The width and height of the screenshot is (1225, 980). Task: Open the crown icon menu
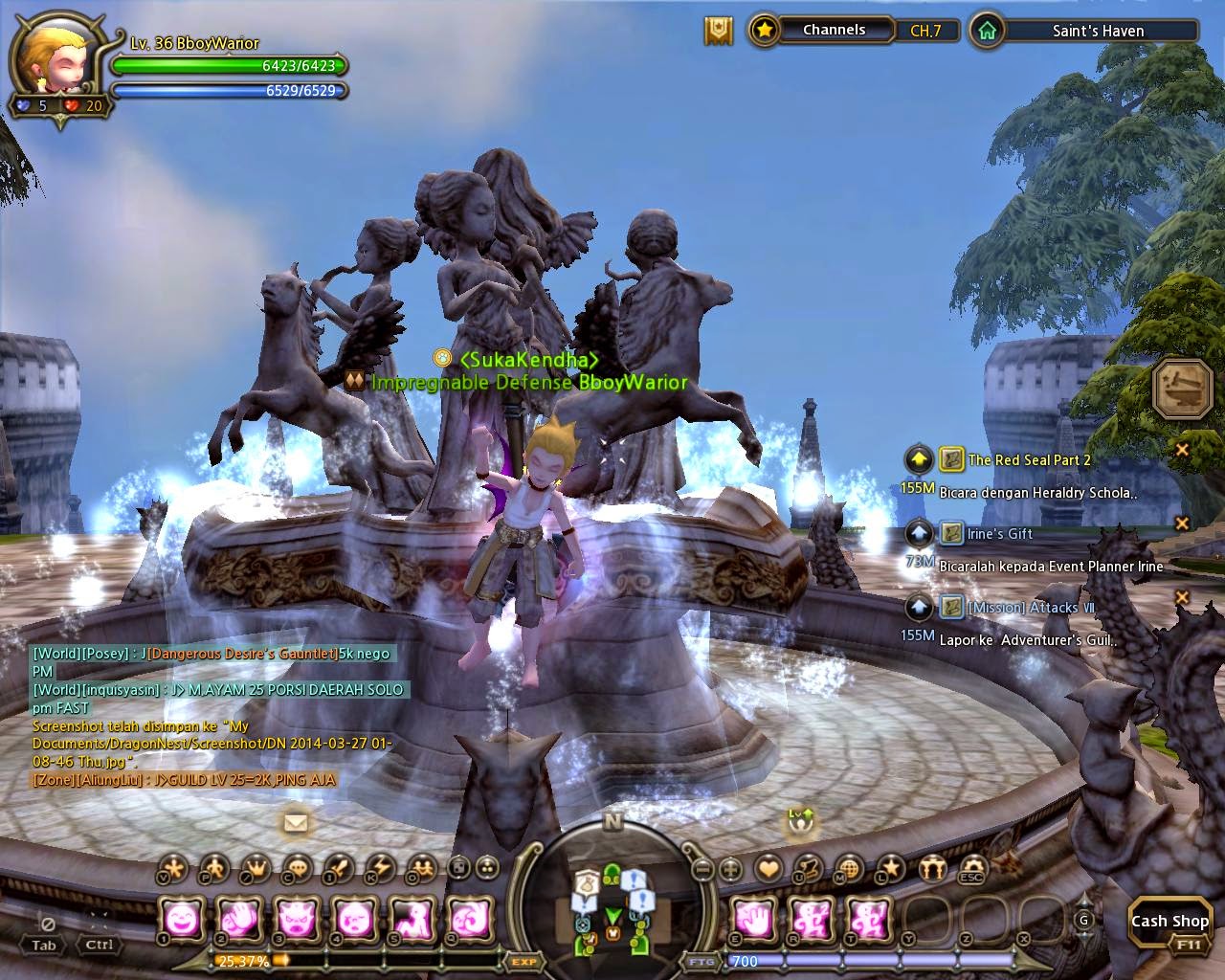256,868
